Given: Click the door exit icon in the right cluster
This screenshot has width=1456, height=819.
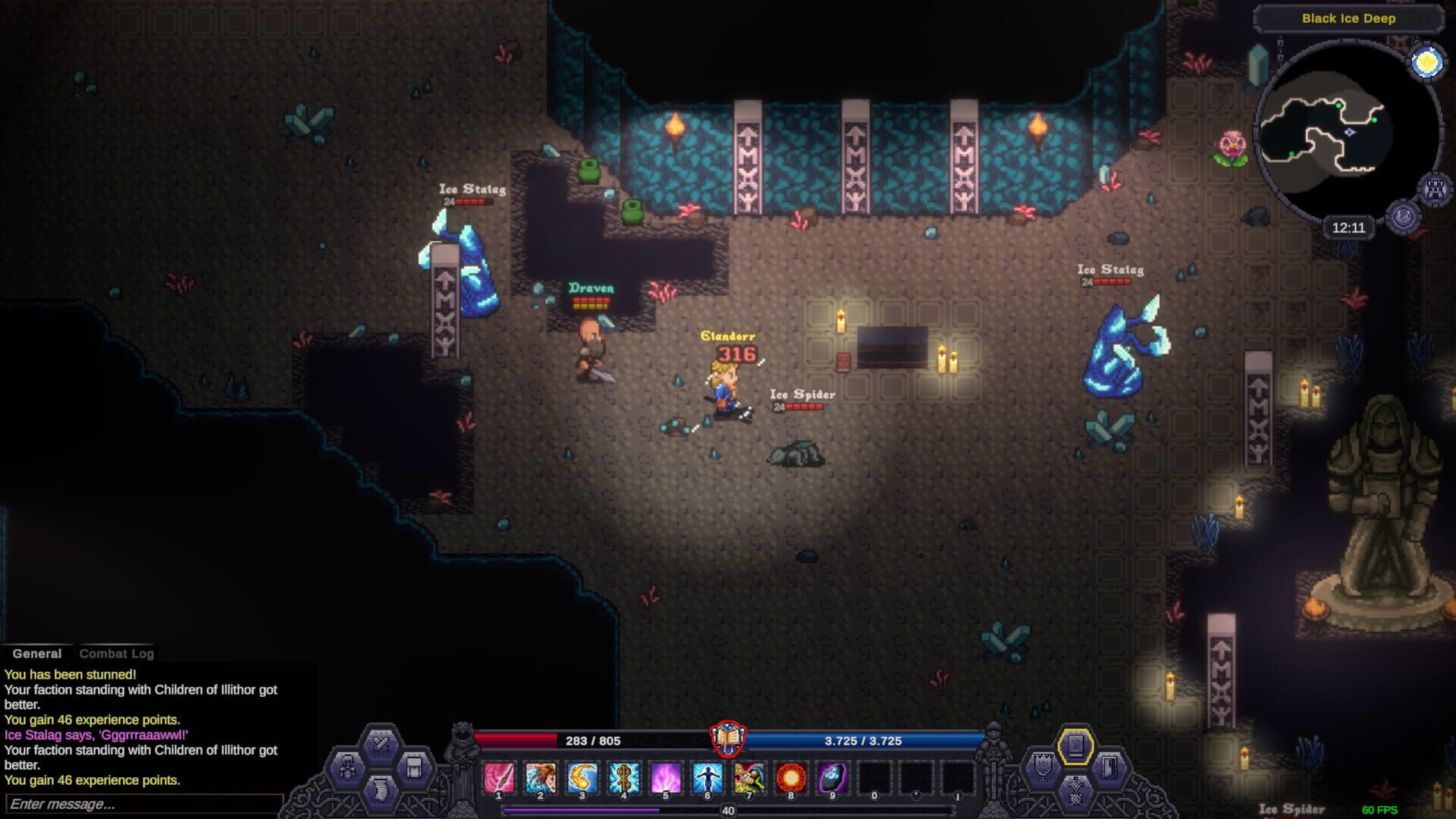Looking at the screenshot, I should 1109,767.
